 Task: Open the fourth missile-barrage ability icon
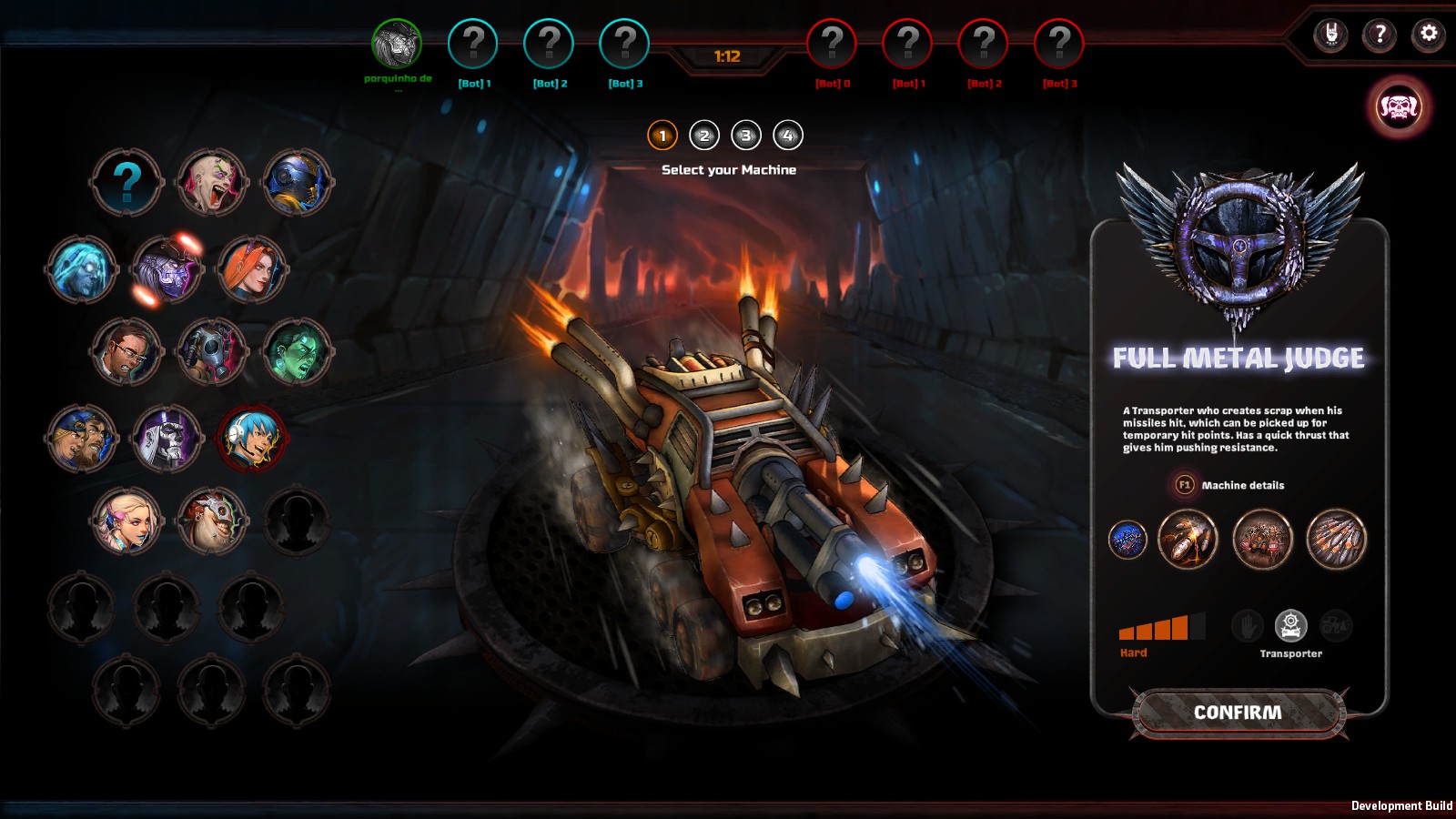tap(1336, 539)
